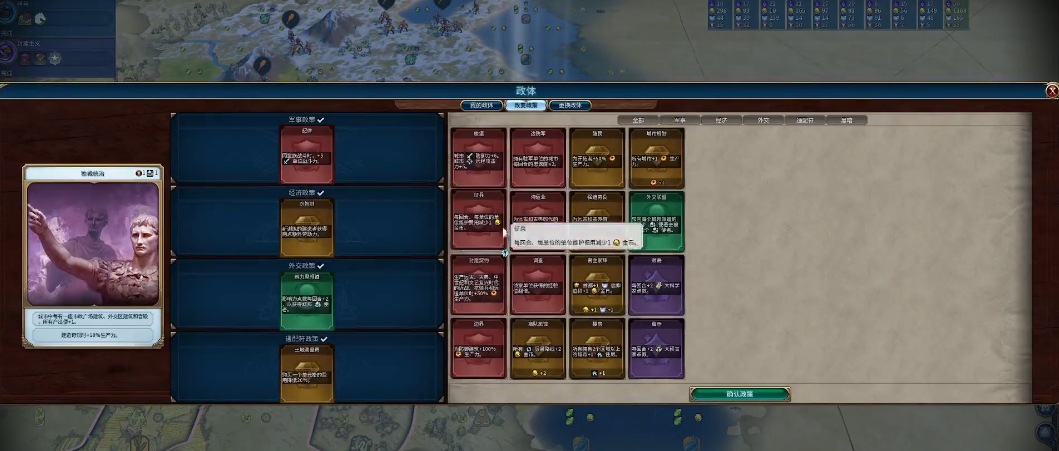Switch to the 我的政体 tab

pos(480,105)
